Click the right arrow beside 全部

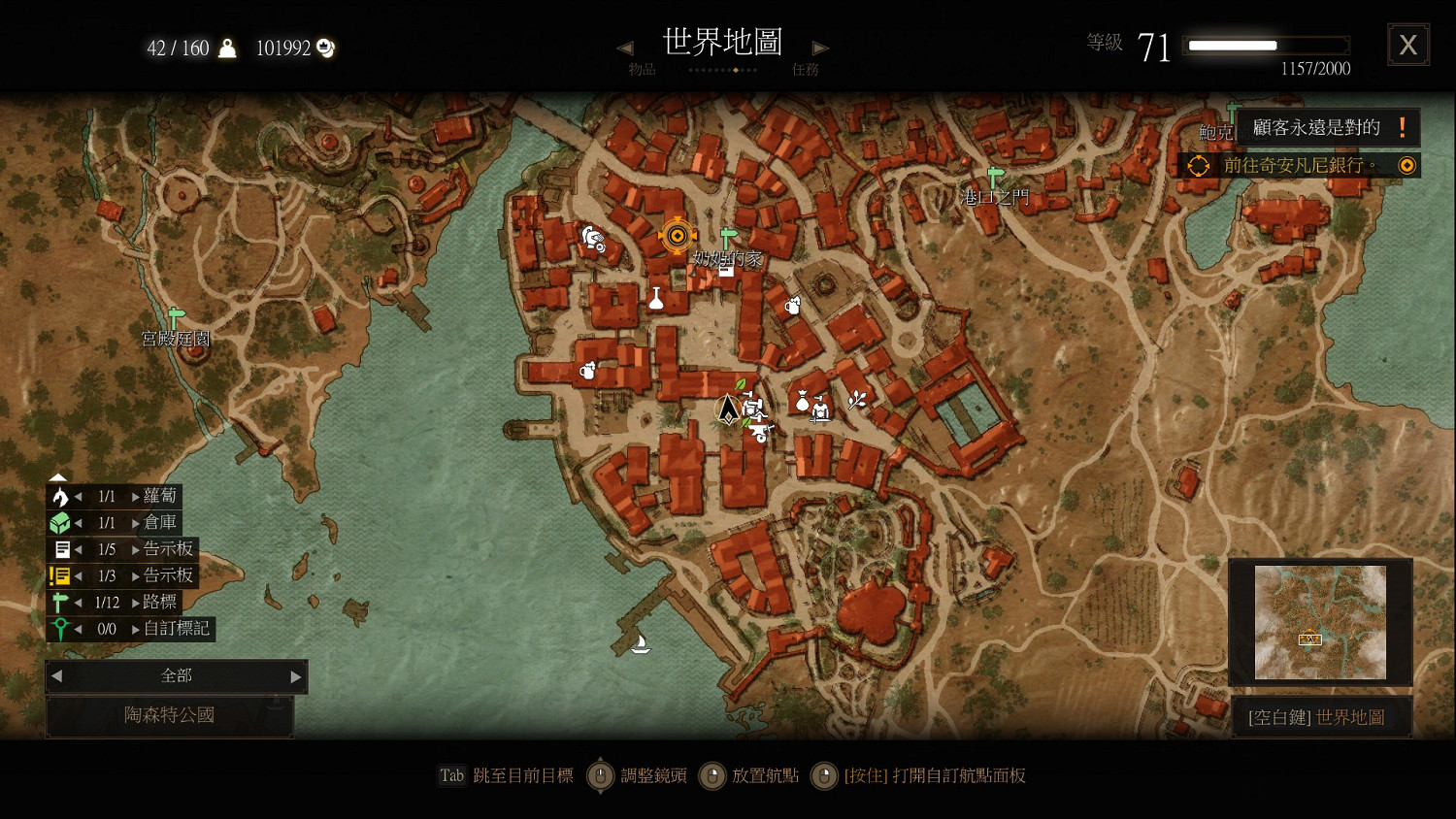pyautogui.click(x=294, y=676)
